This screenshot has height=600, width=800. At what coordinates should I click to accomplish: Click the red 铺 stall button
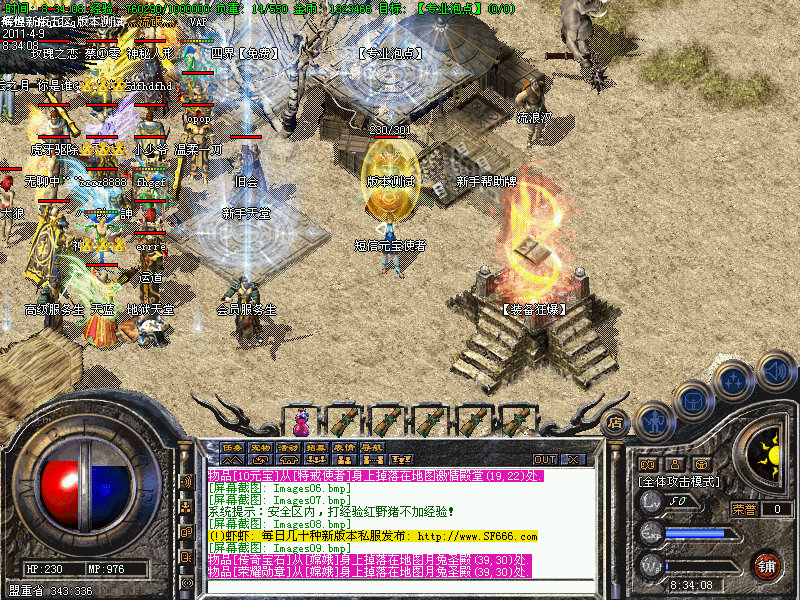[767, 565]
